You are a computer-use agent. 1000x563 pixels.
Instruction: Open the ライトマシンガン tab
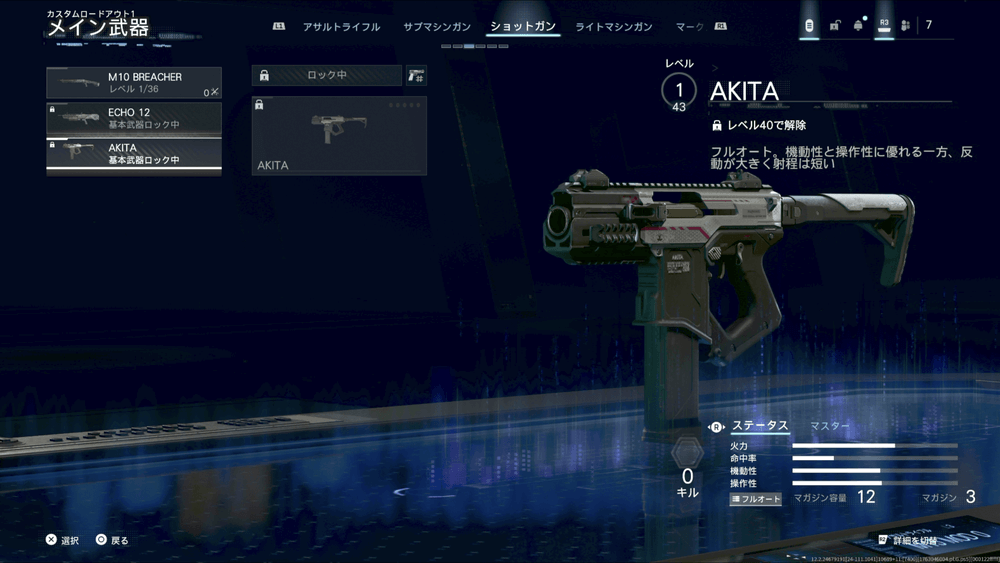tap(615, 27)
